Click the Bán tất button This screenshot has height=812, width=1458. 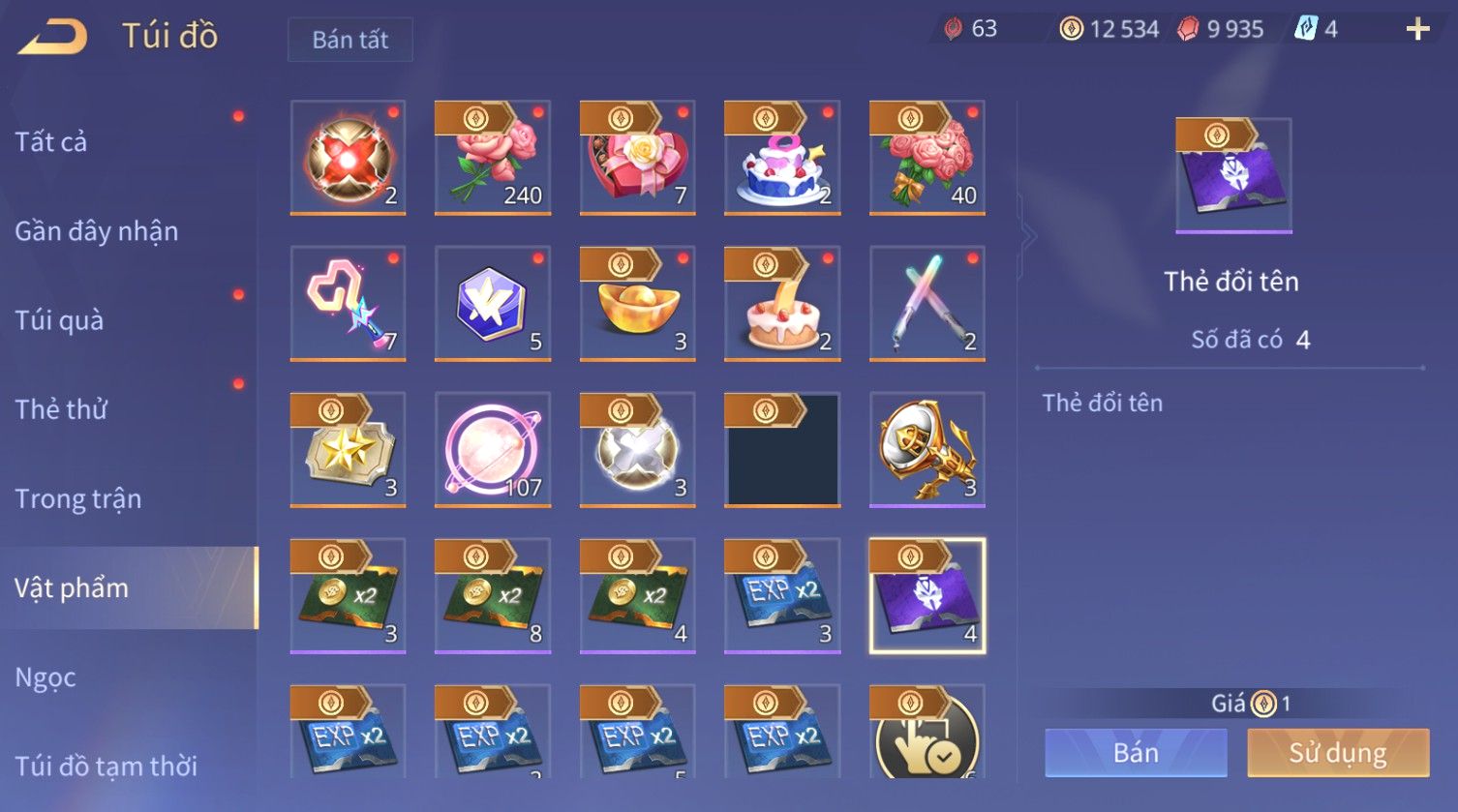[349, 40]
